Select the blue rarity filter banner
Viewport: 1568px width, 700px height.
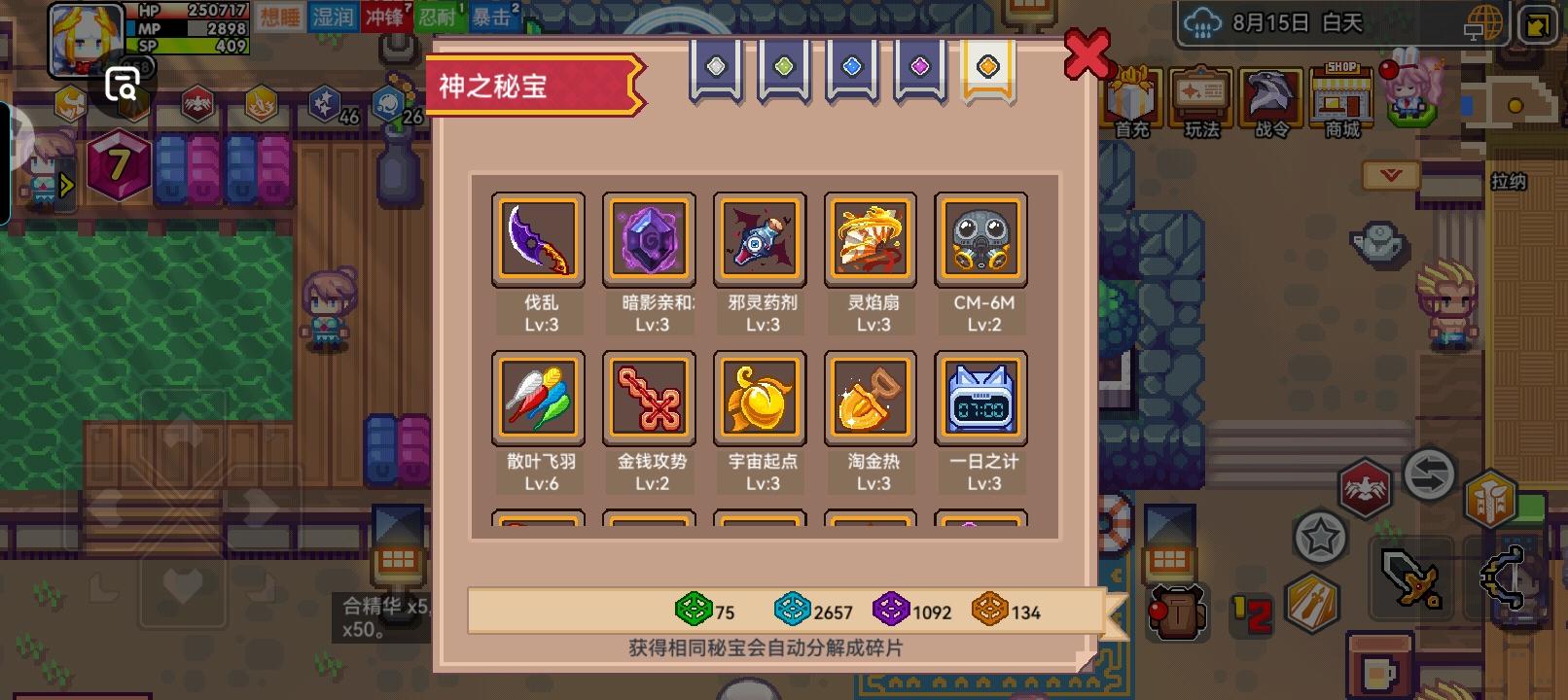click(852, 66)
